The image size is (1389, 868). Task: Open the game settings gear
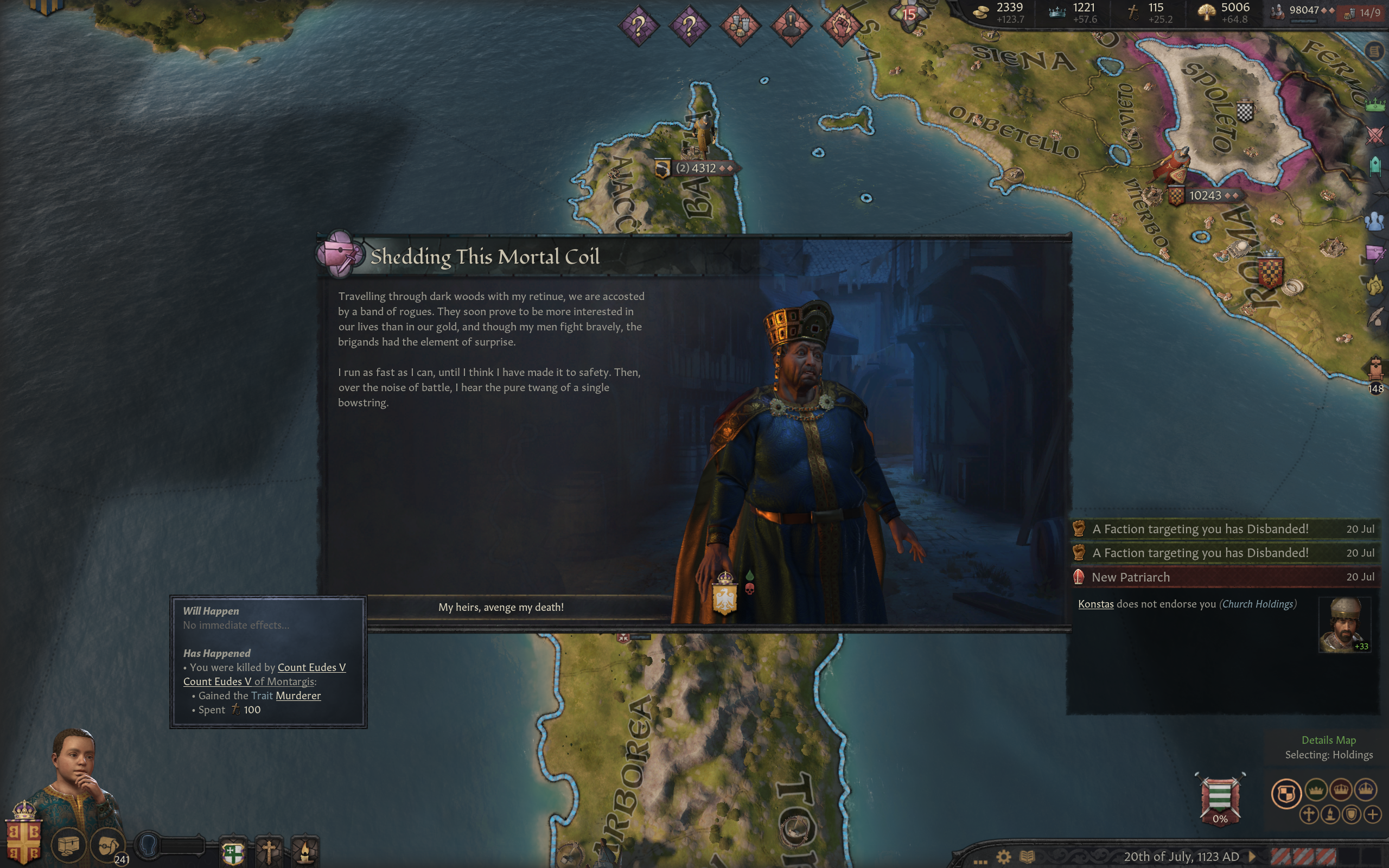[x=1003, y=857]
